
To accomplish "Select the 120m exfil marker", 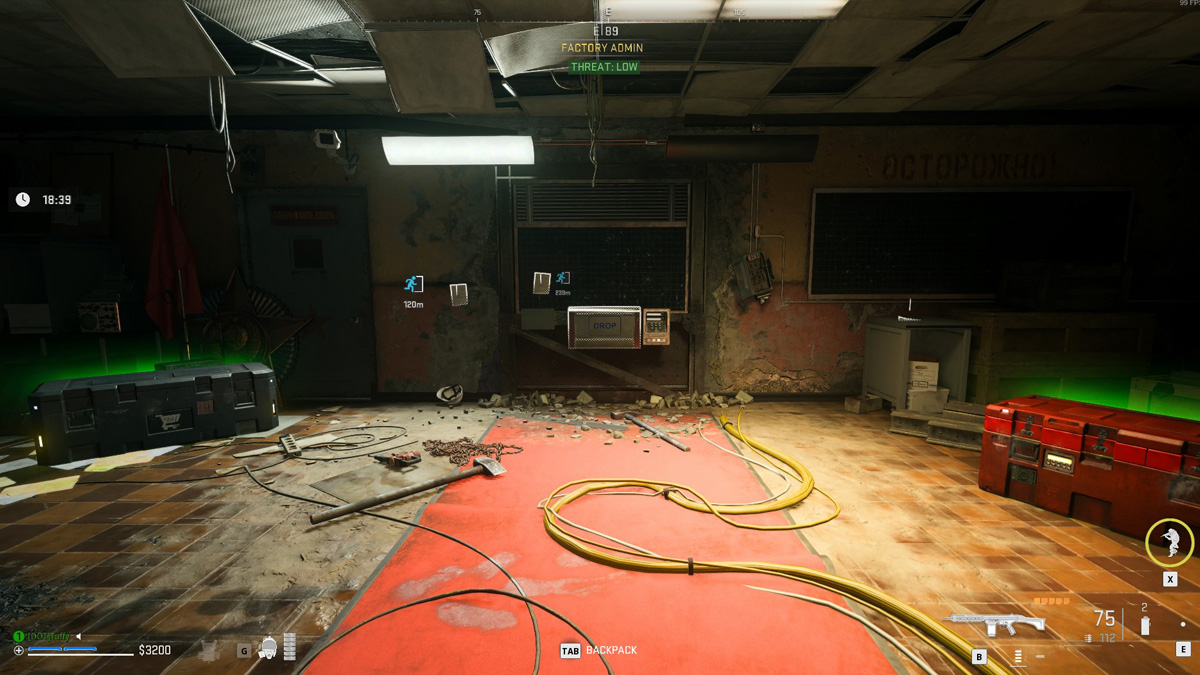I will coord(413,285).
